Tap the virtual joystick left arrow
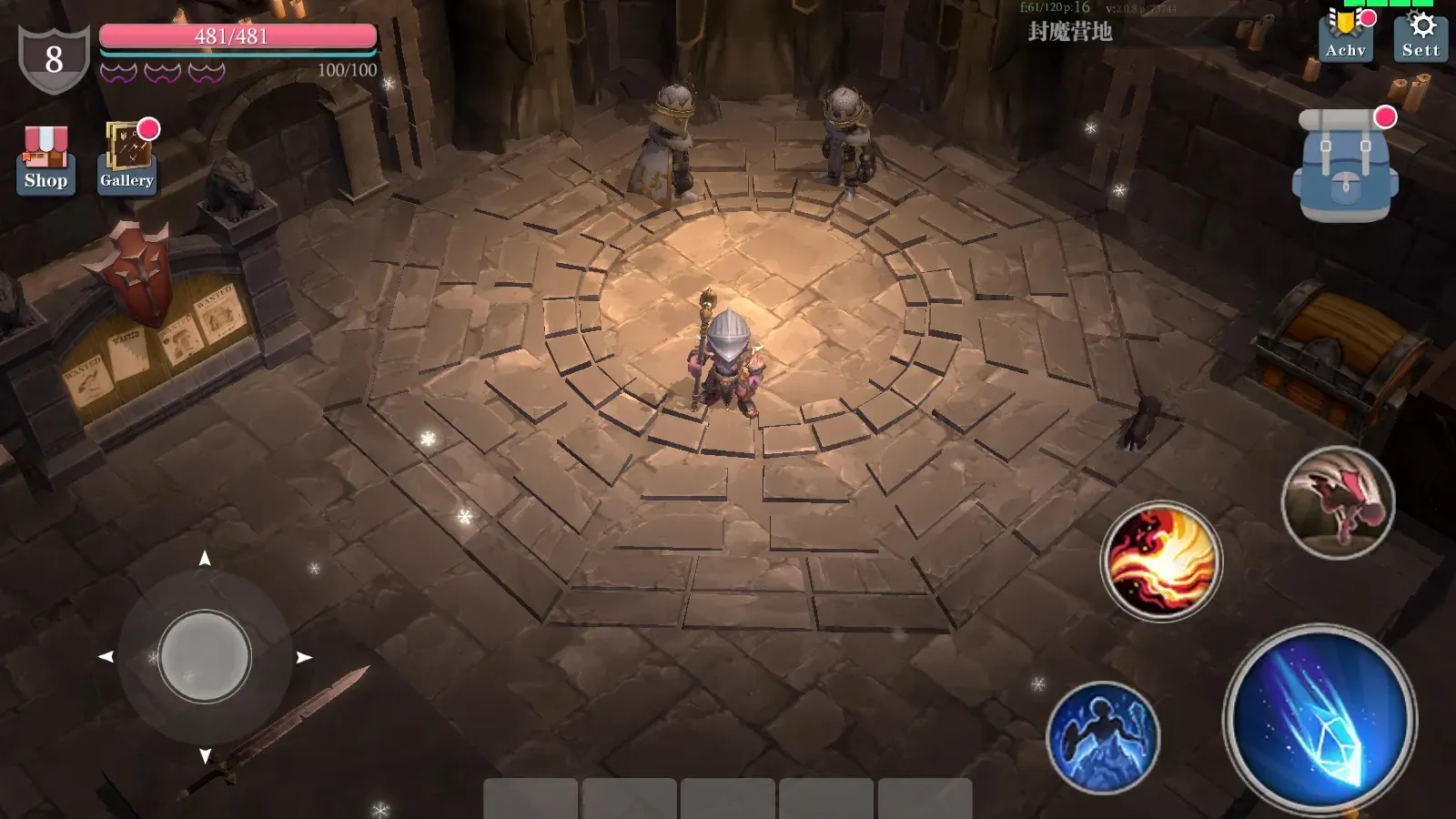The height and width of the screenshot is (819, 1456). 106,657
